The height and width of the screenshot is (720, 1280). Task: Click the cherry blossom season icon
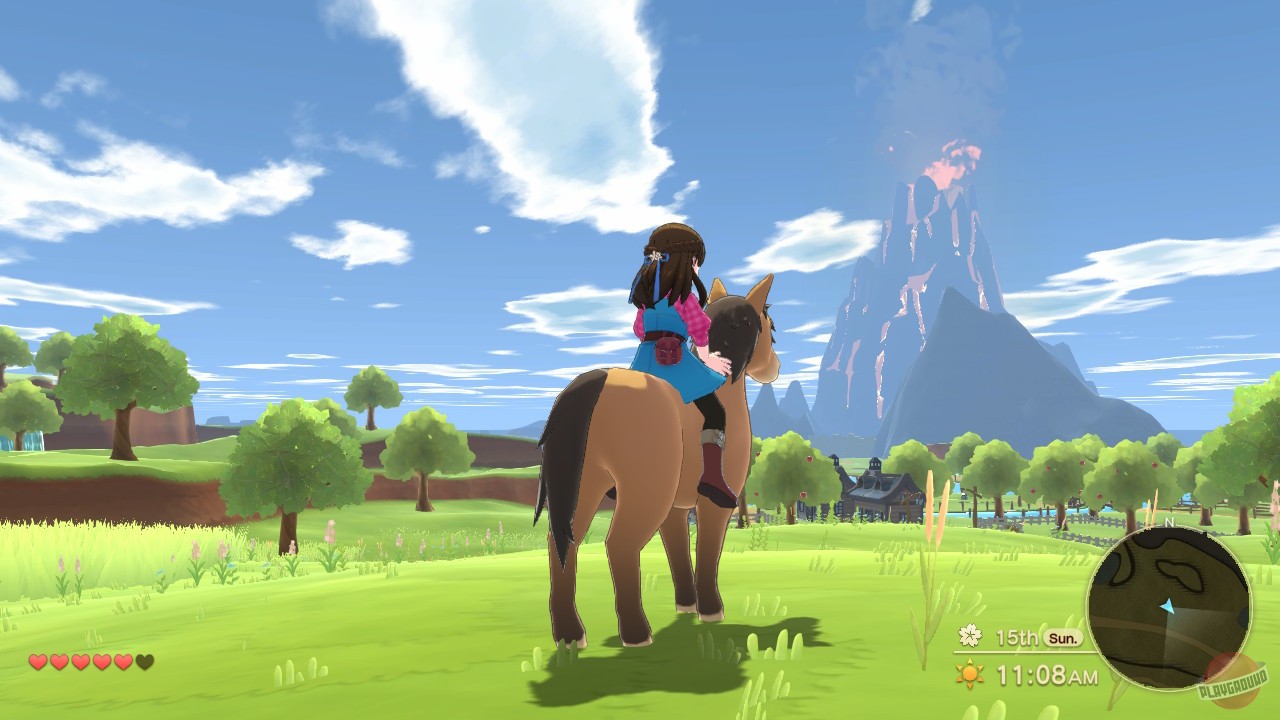tap(971, 638)
